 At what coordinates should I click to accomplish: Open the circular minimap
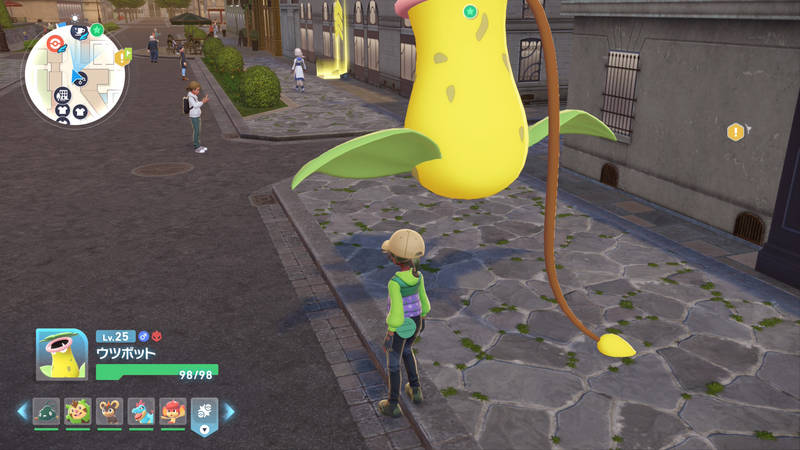(75, 76)
